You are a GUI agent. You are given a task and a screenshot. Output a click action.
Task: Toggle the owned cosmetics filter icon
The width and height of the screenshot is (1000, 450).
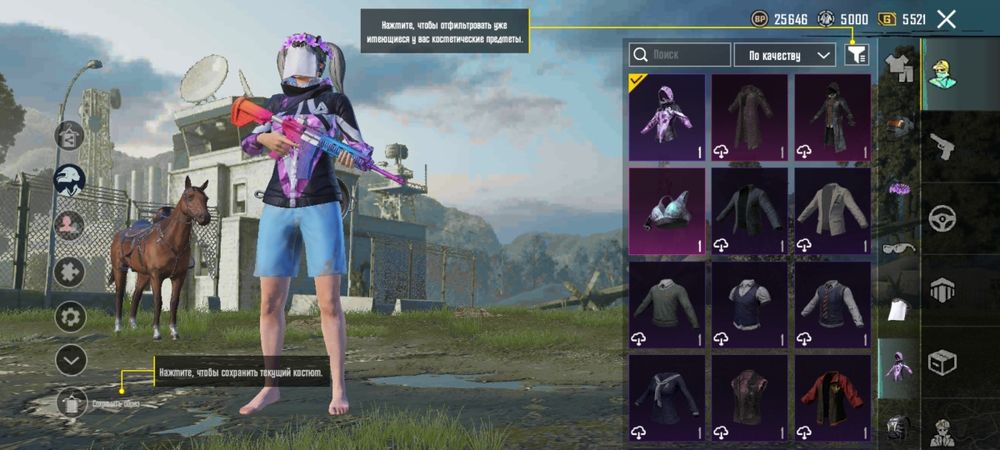(857, 54)
